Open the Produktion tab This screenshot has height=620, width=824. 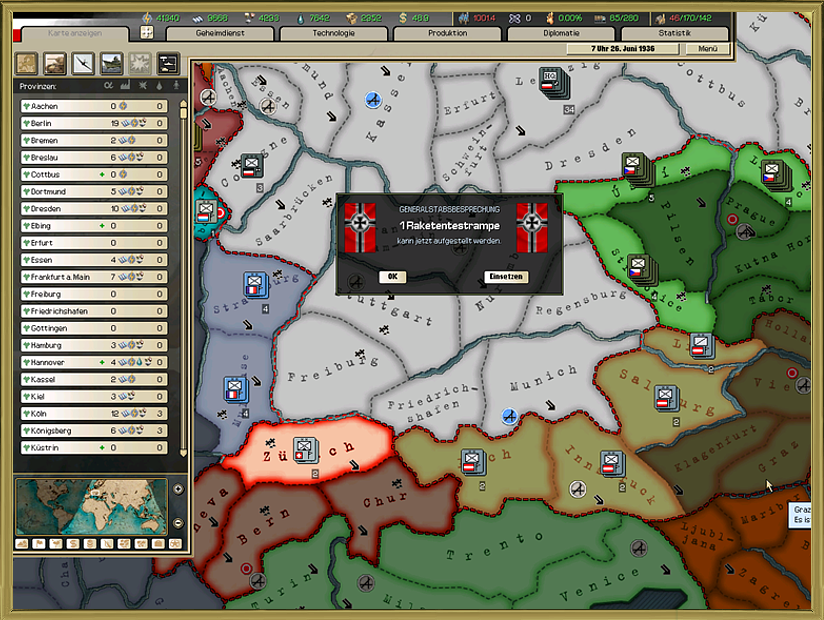click(x=446, y=33)
